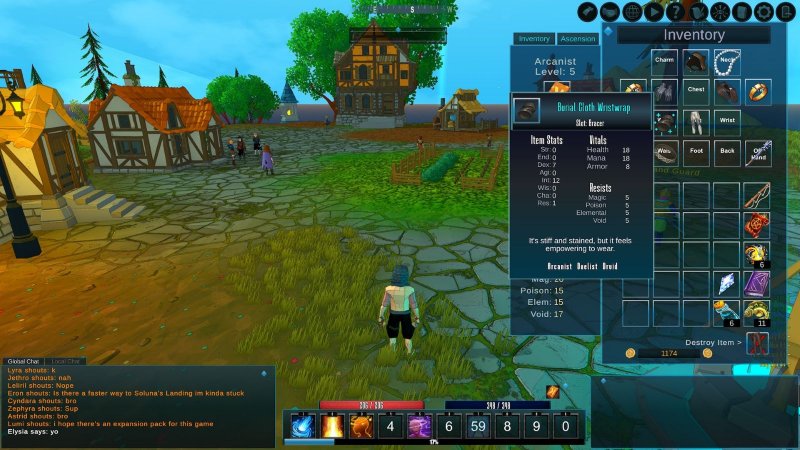Select the white crystal shard item
This screenshot has width=800, height=450.
coord(727,284)
